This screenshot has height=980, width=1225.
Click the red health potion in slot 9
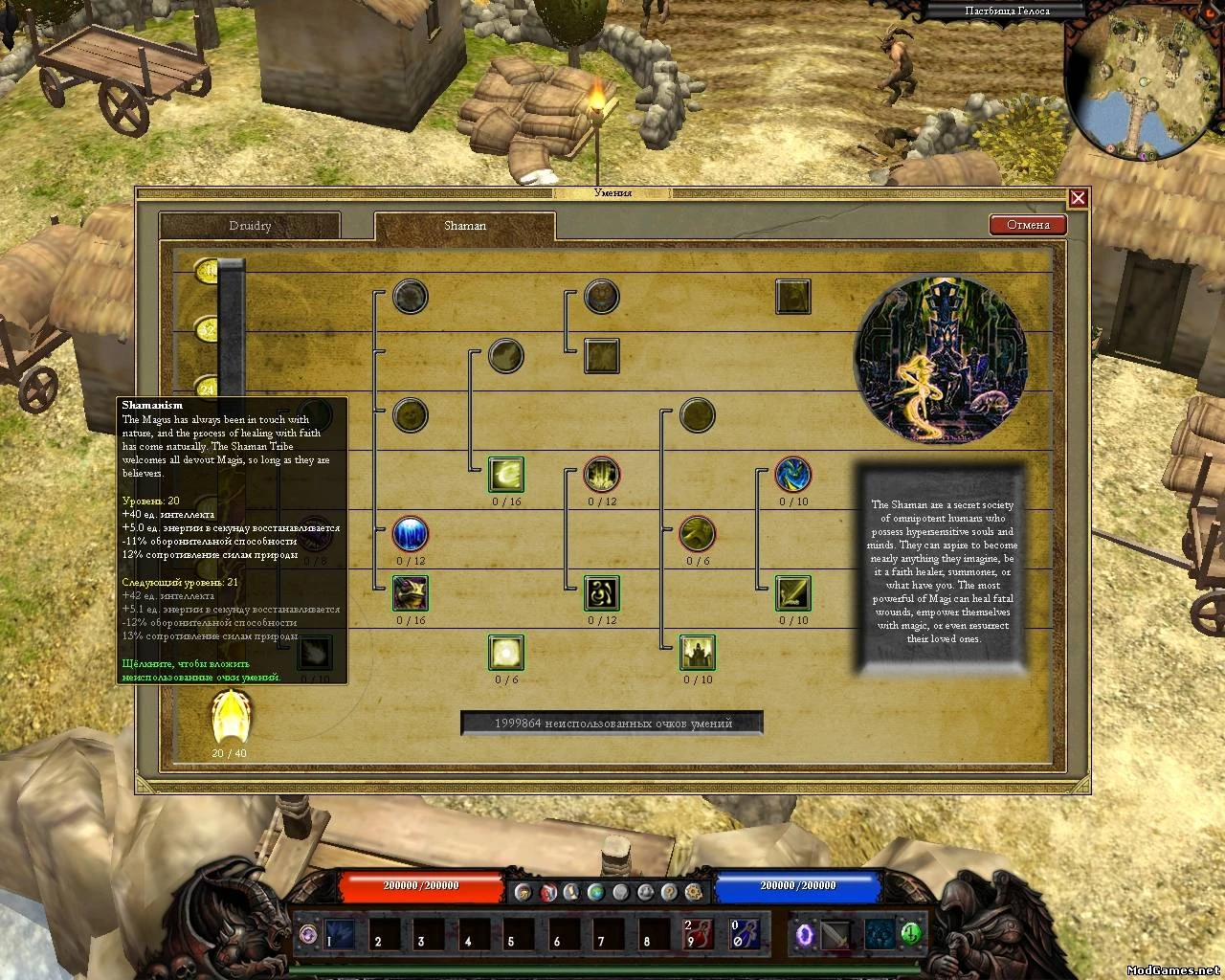[x=698, y=936]
